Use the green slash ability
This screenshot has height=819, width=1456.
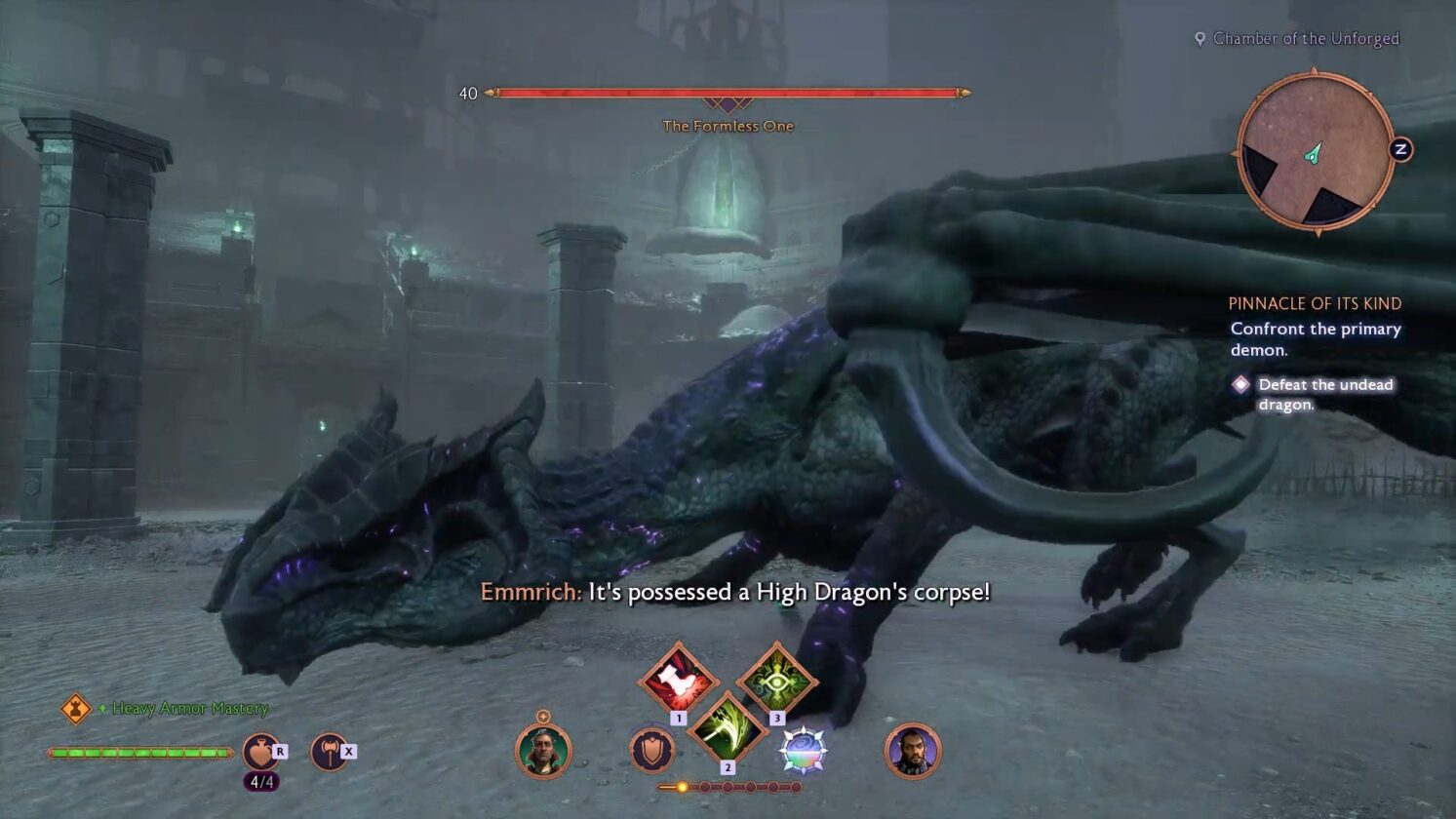pyautogui.click(x=727, y=728)
